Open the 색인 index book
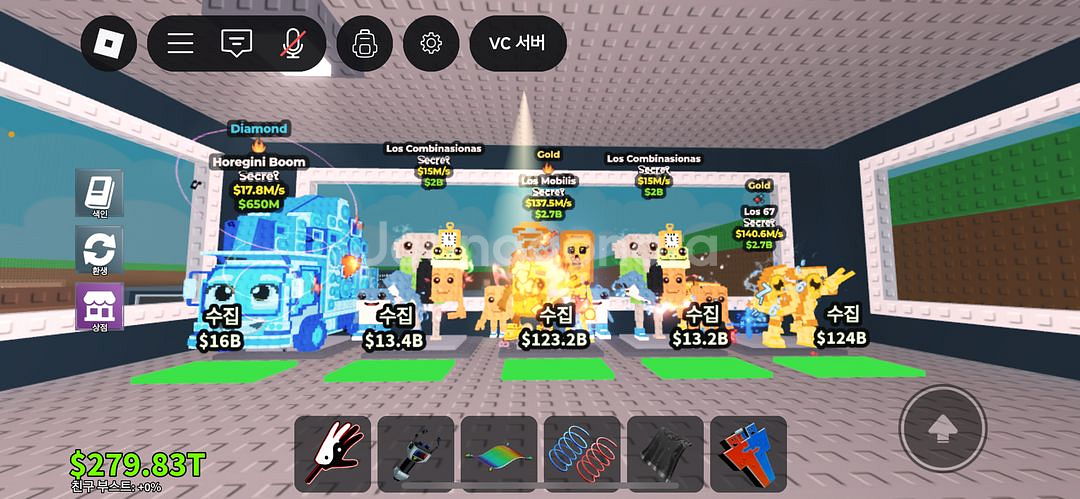The image size is (1080, 499). point(100,192)
